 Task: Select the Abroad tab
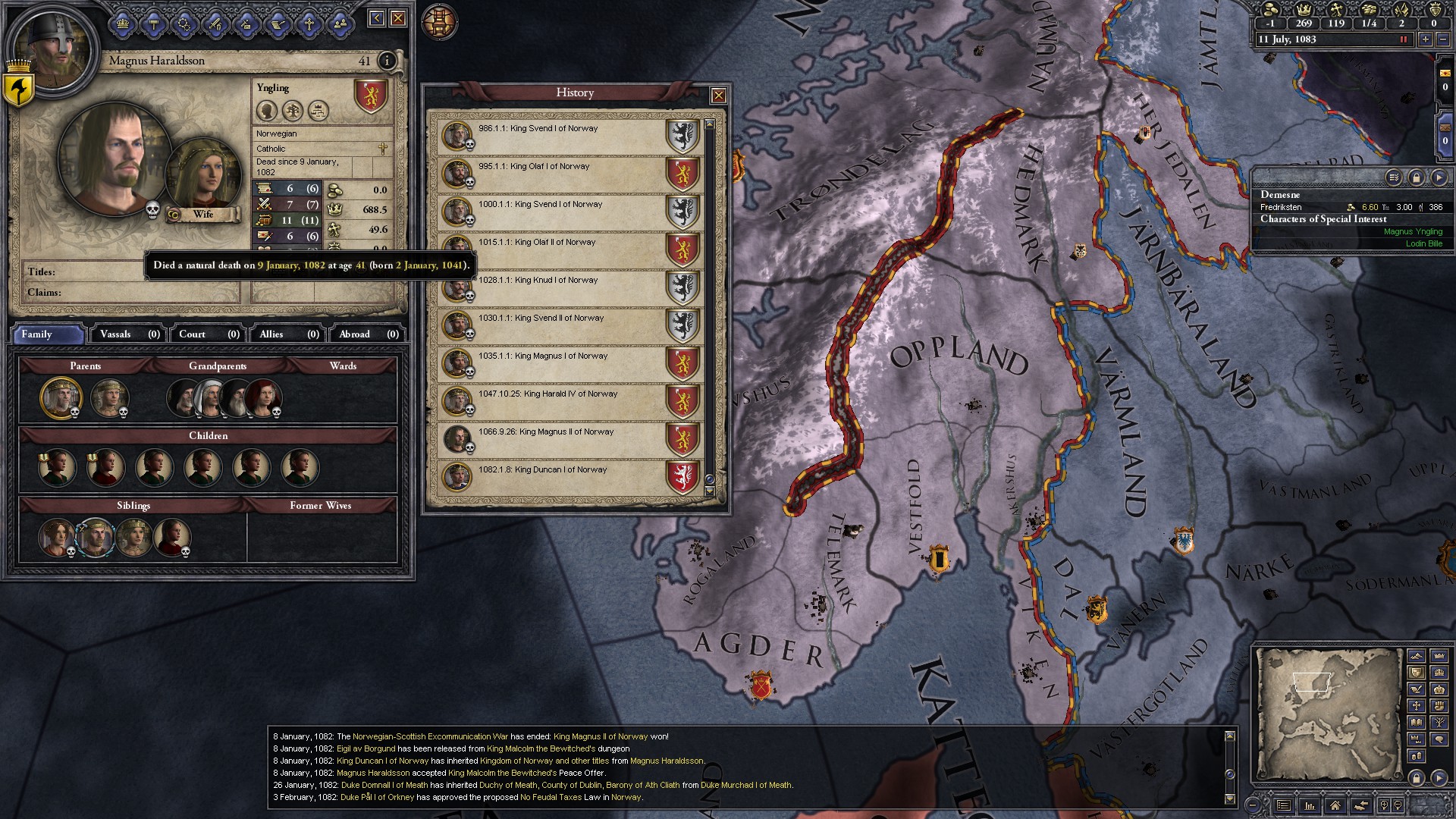coord(368,334)
